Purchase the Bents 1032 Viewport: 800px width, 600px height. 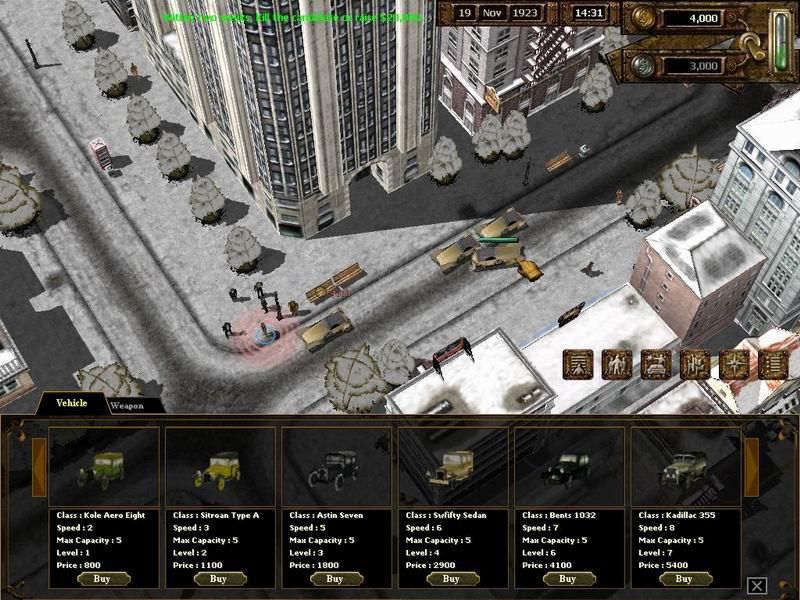click(567, 578)
